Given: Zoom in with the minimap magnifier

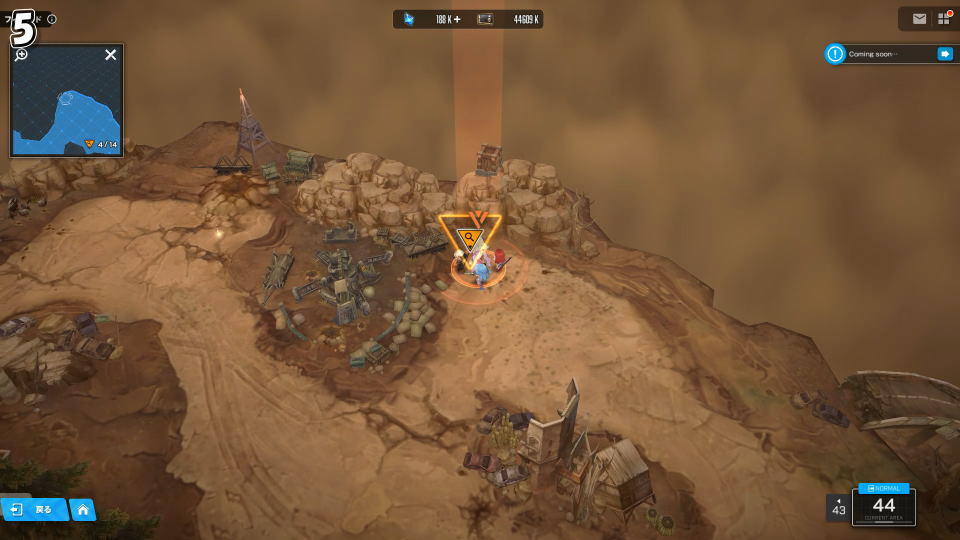Looking at the screenshot, I should [x=21, y=54].
